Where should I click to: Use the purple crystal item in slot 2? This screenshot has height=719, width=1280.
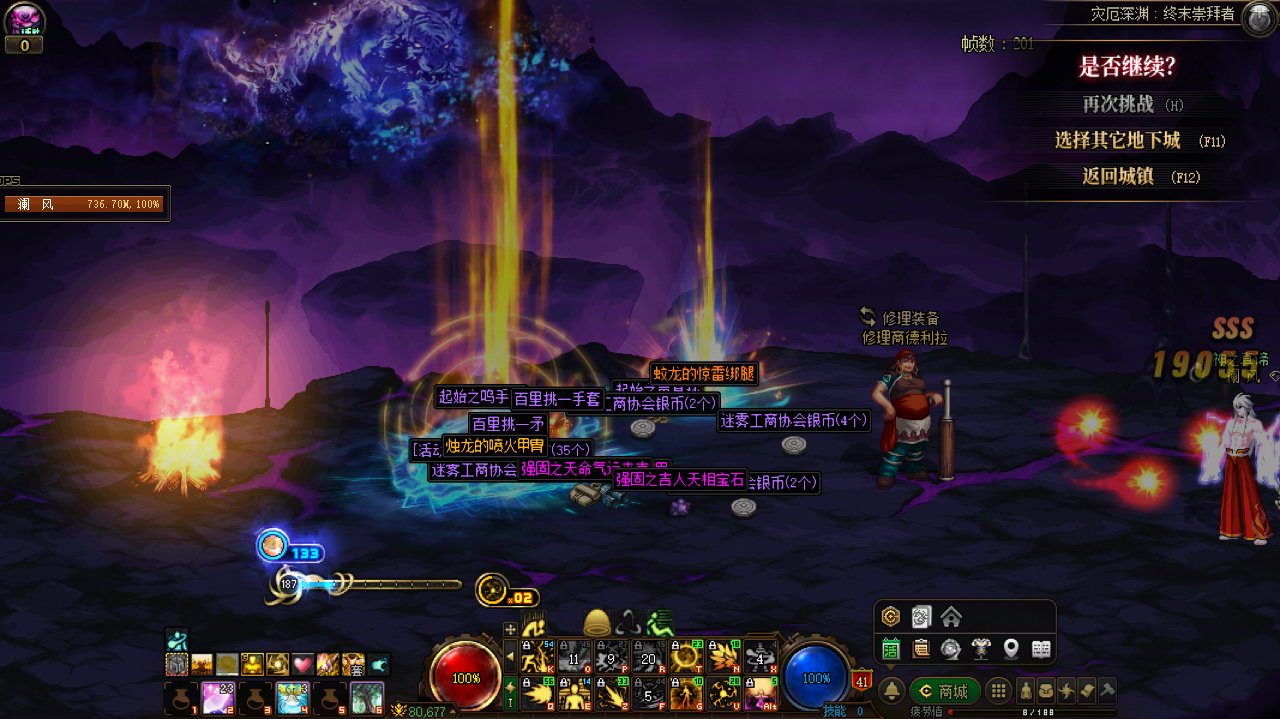[218, 698]
